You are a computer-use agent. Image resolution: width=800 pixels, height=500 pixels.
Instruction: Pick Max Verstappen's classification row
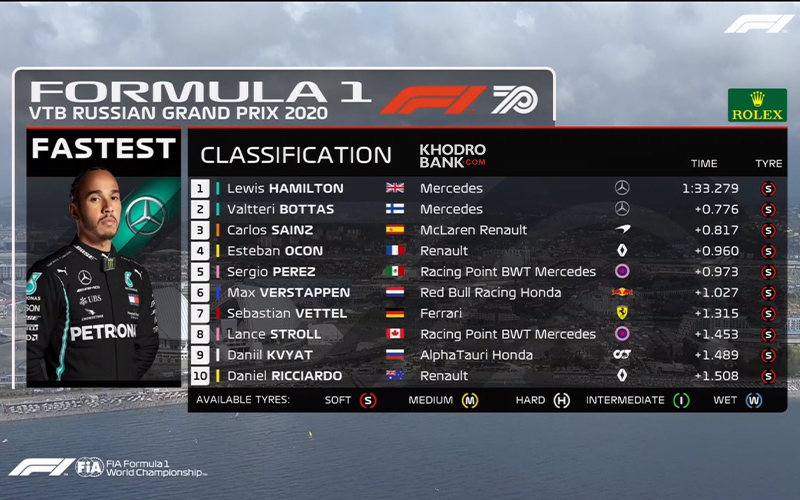288,293
